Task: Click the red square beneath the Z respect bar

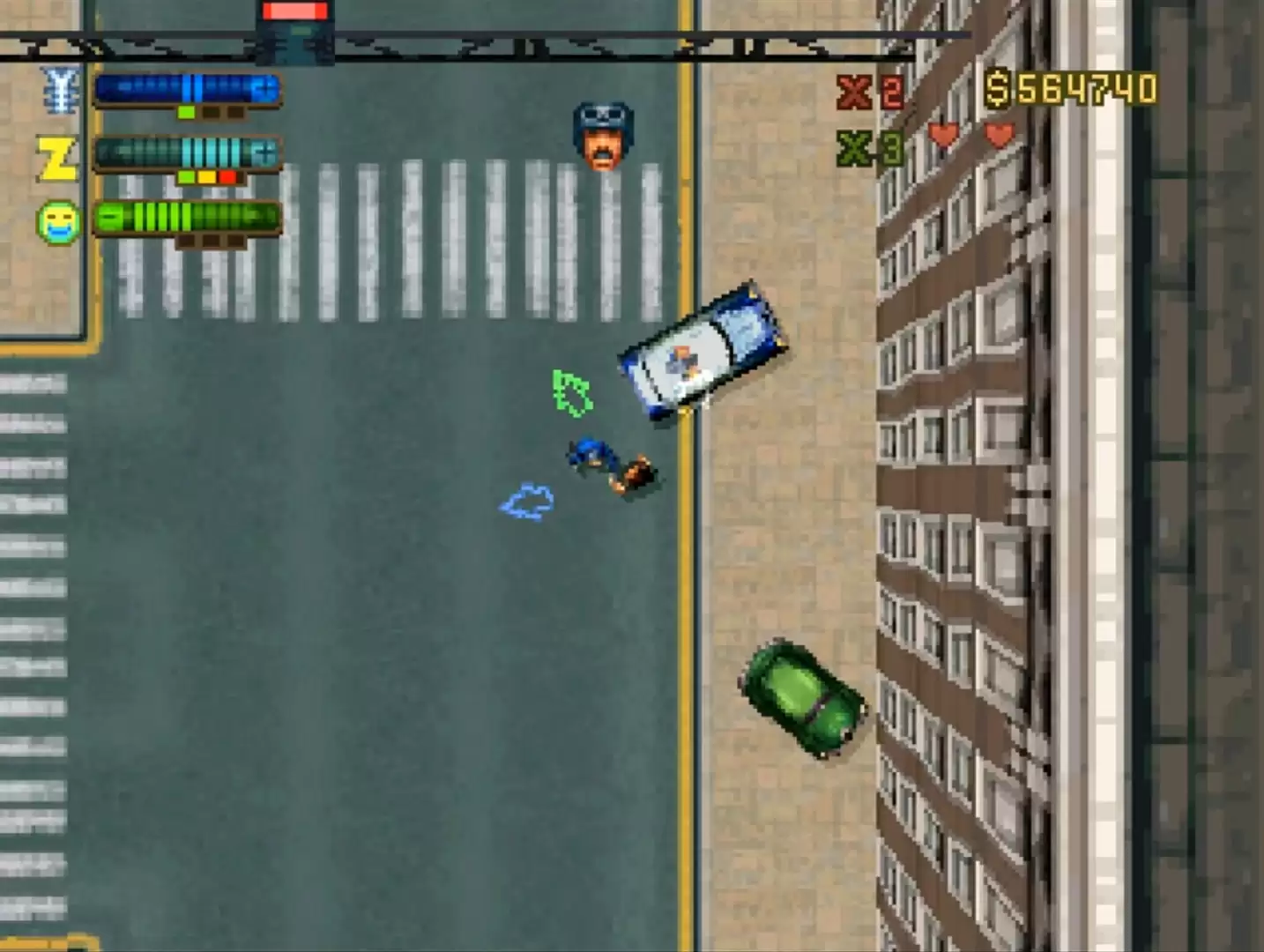Action: [227, 177]
